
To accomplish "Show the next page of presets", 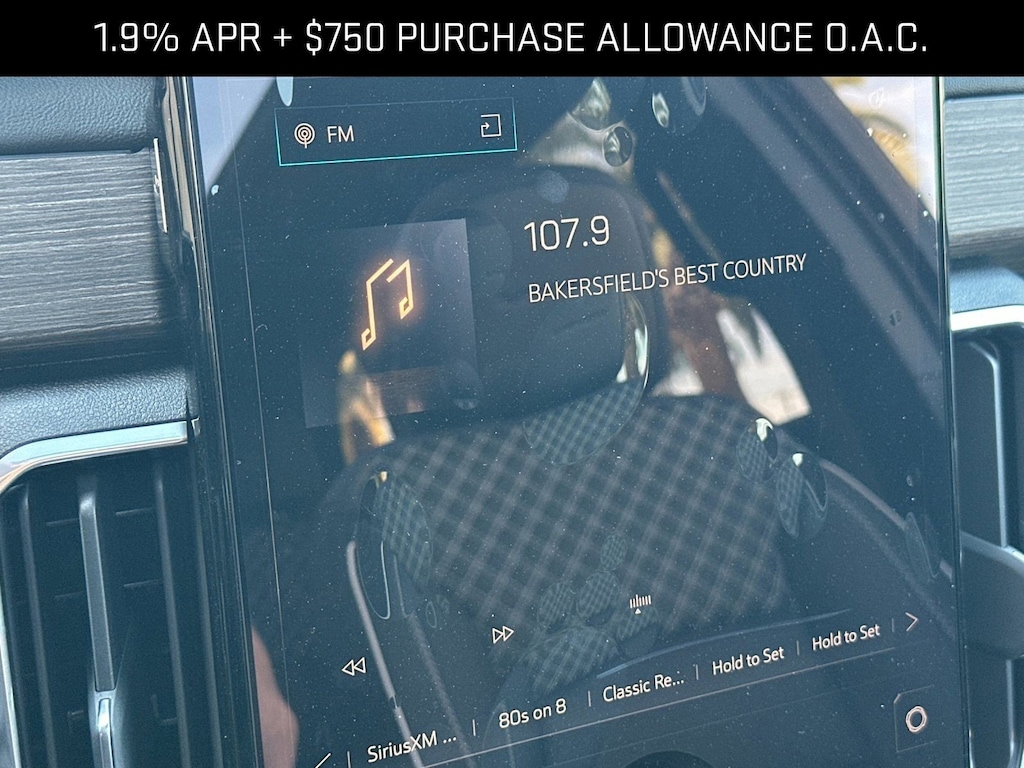I will tap(911, 622).
